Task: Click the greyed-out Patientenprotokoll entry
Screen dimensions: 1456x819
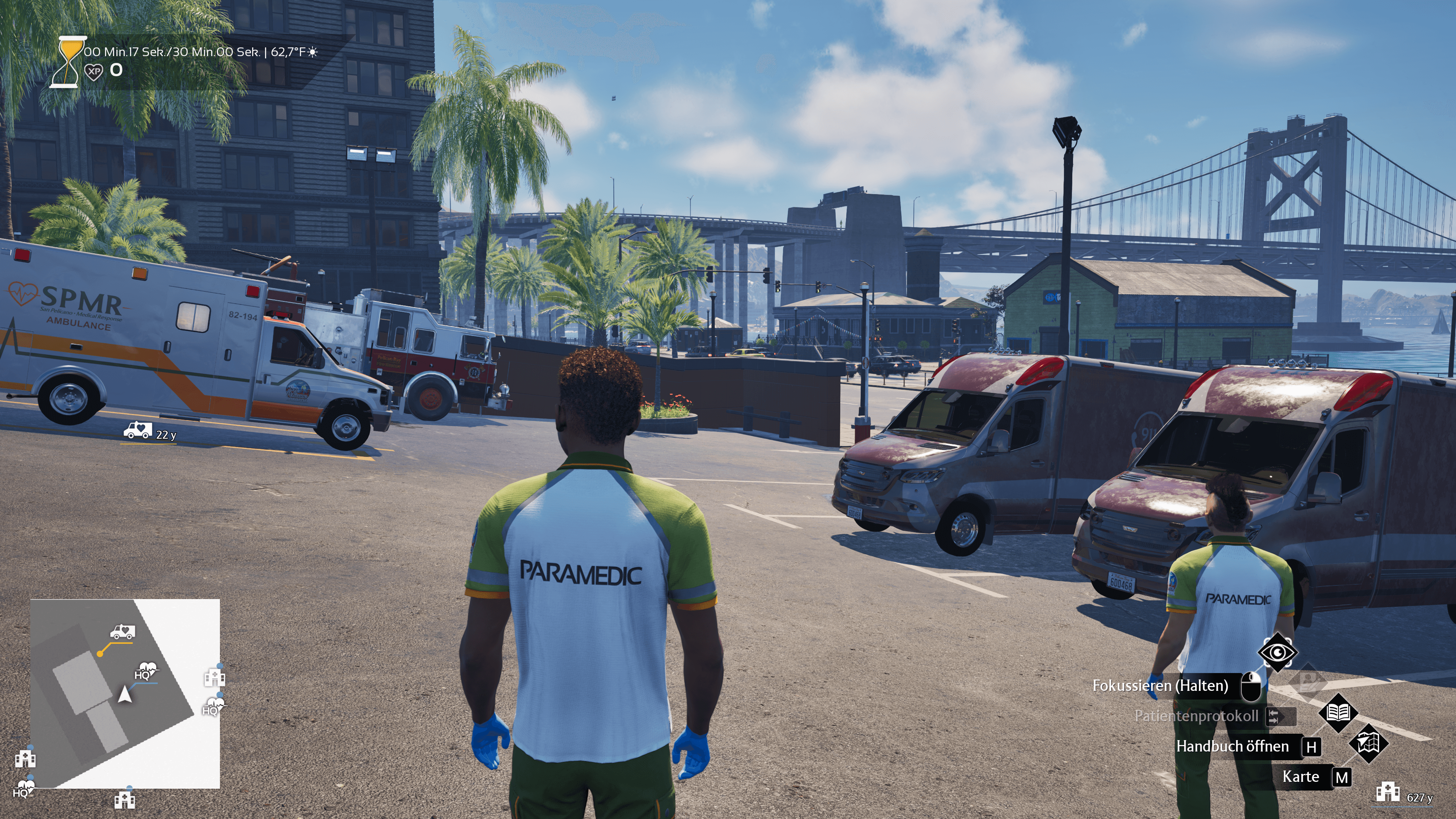Action: tap(1196, 716)
